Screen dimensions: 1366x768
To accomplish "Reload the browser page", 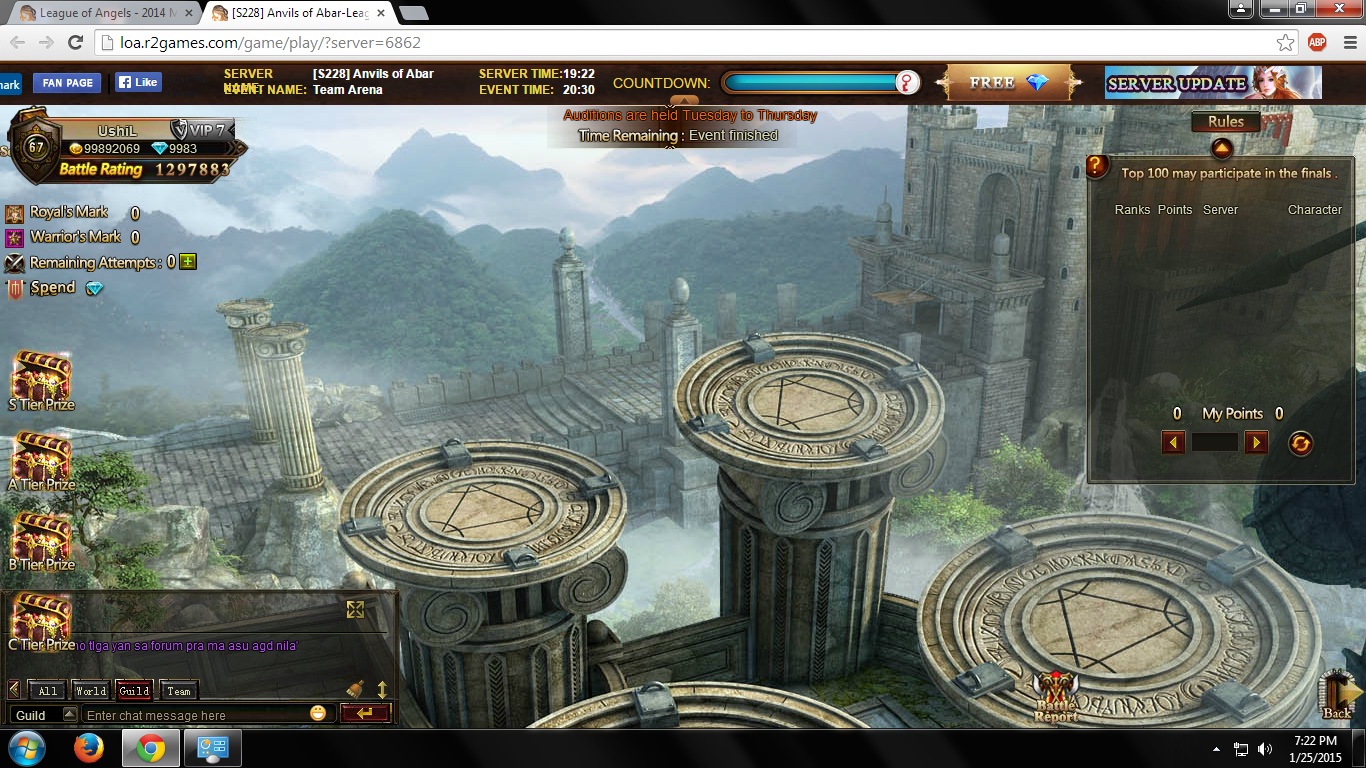I will tap(75, 42).
